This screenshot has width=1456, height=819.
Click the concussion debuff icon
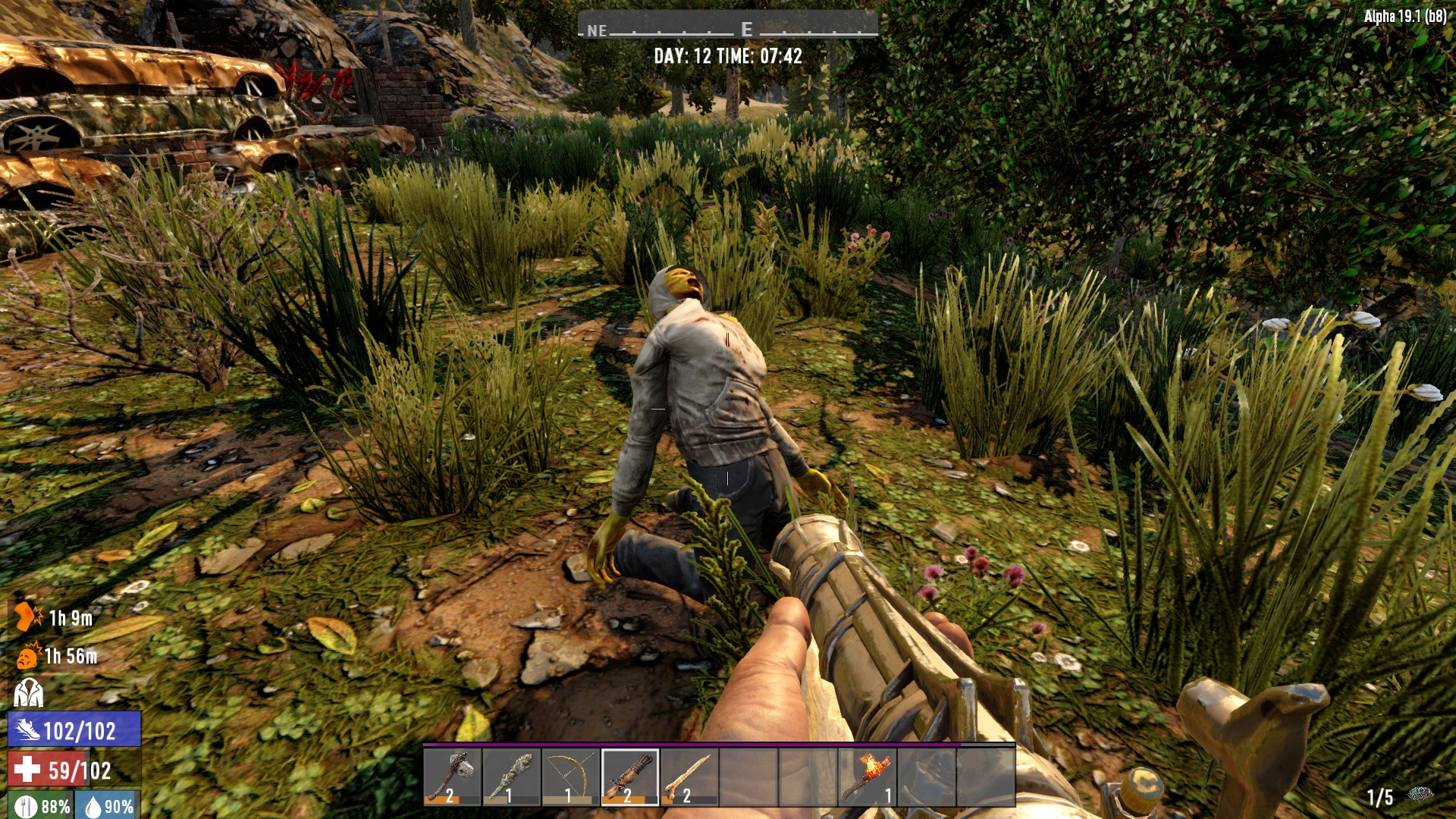point(28,656)
